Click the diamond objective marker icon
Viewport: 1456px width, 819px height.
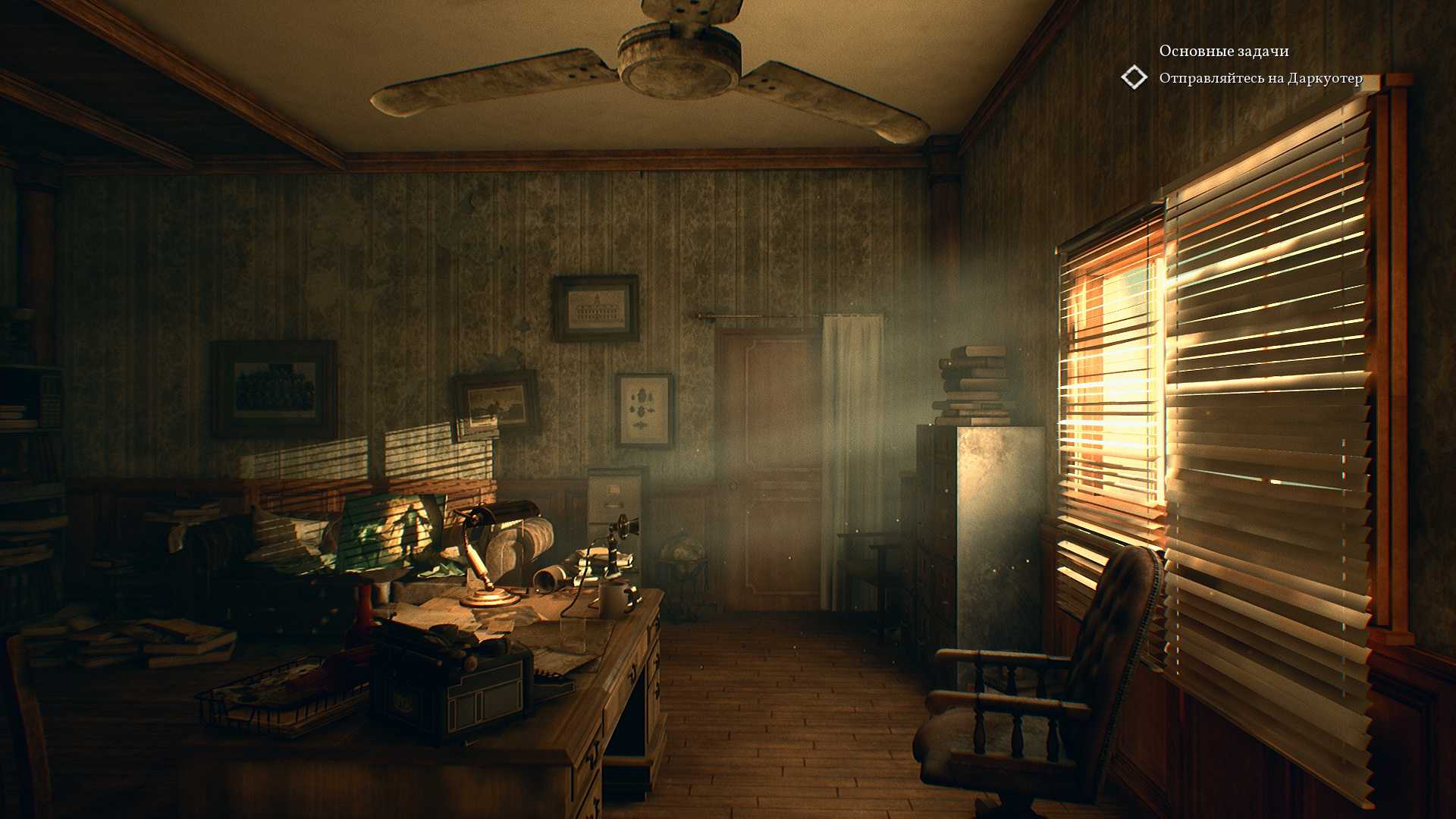(x=1134, y=77)
